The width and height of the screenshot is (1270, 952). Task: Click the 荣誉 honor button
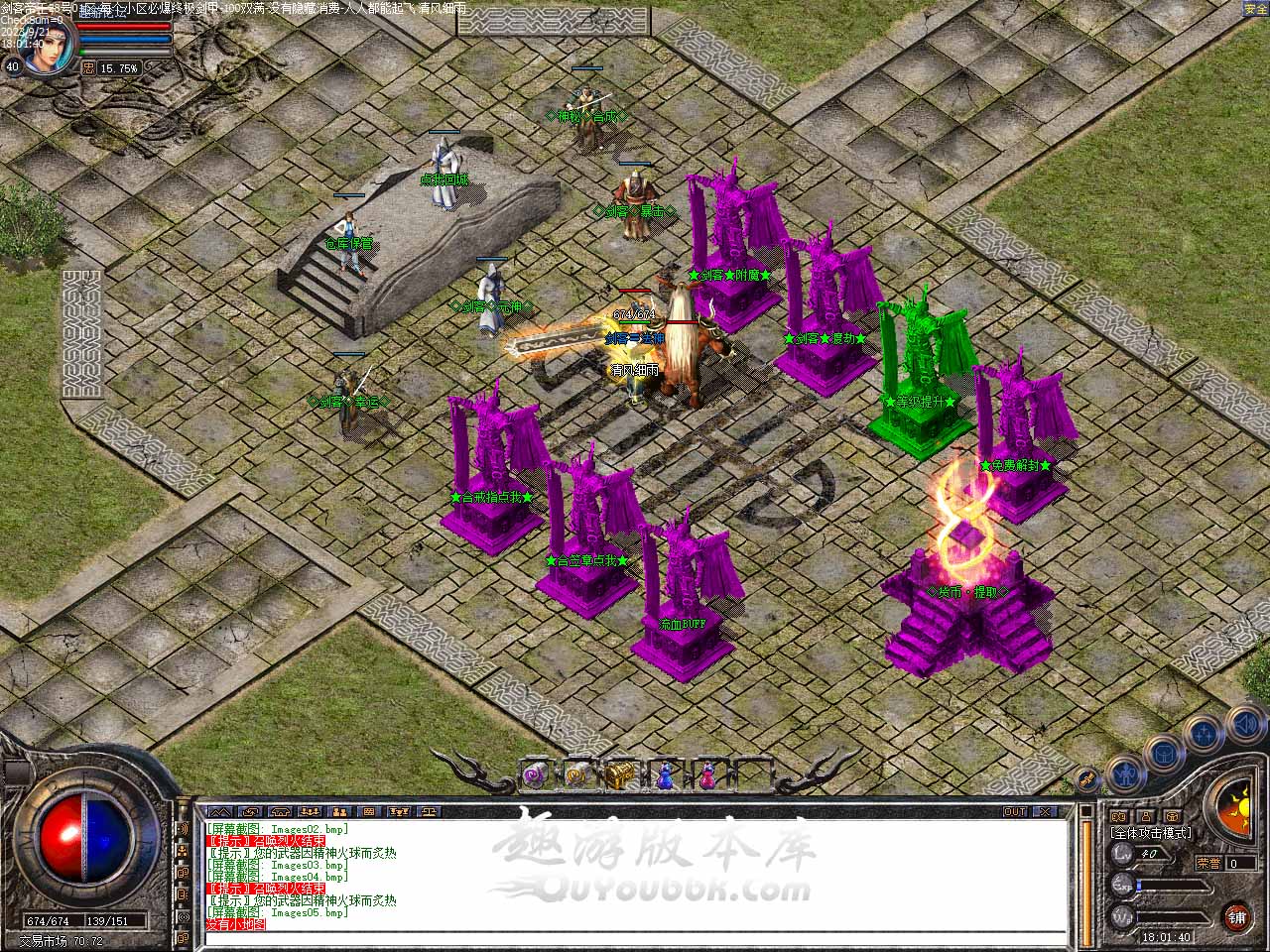coord(1208,863)
